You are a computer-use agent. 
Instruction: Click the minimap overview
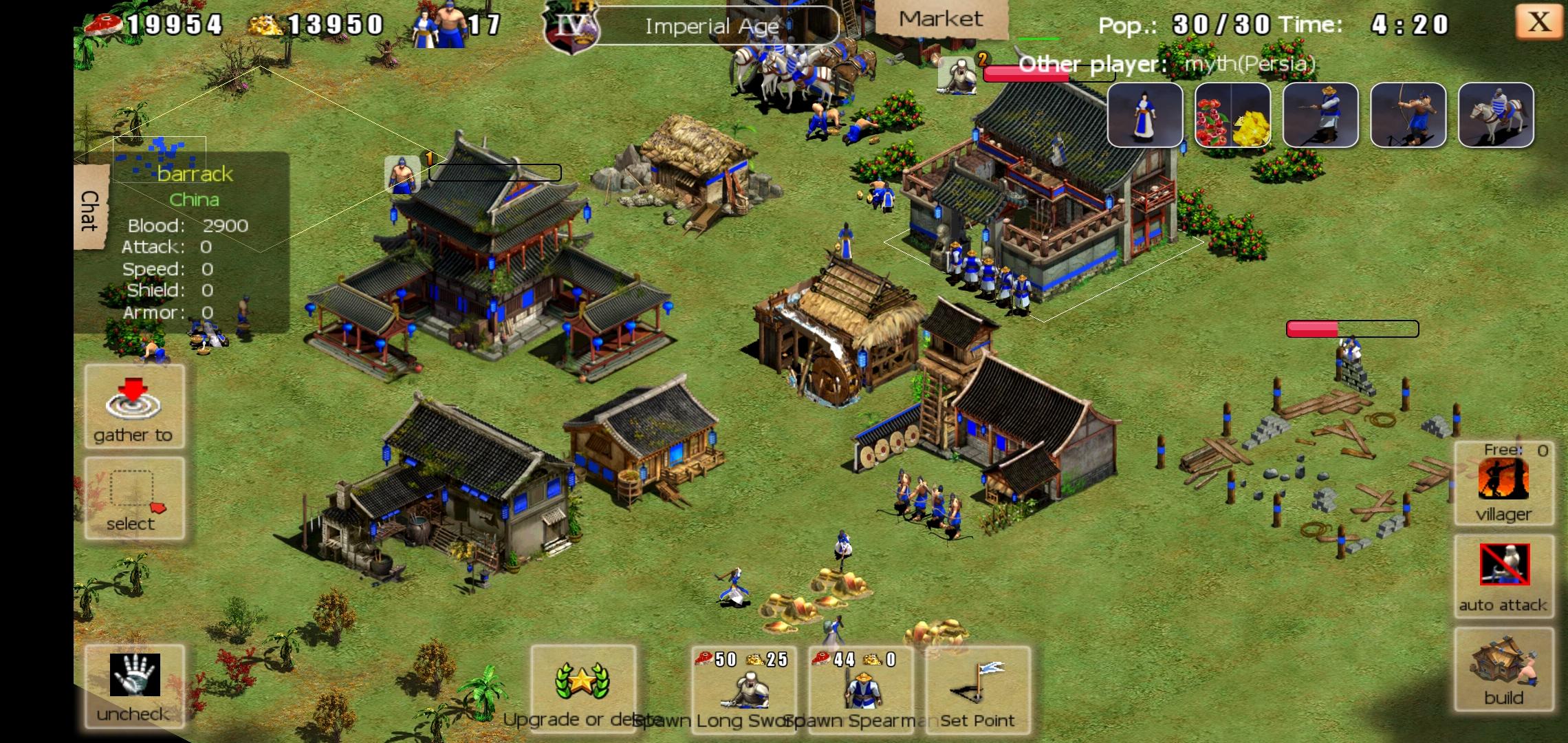pyautogui.click(x=160, y=160)
